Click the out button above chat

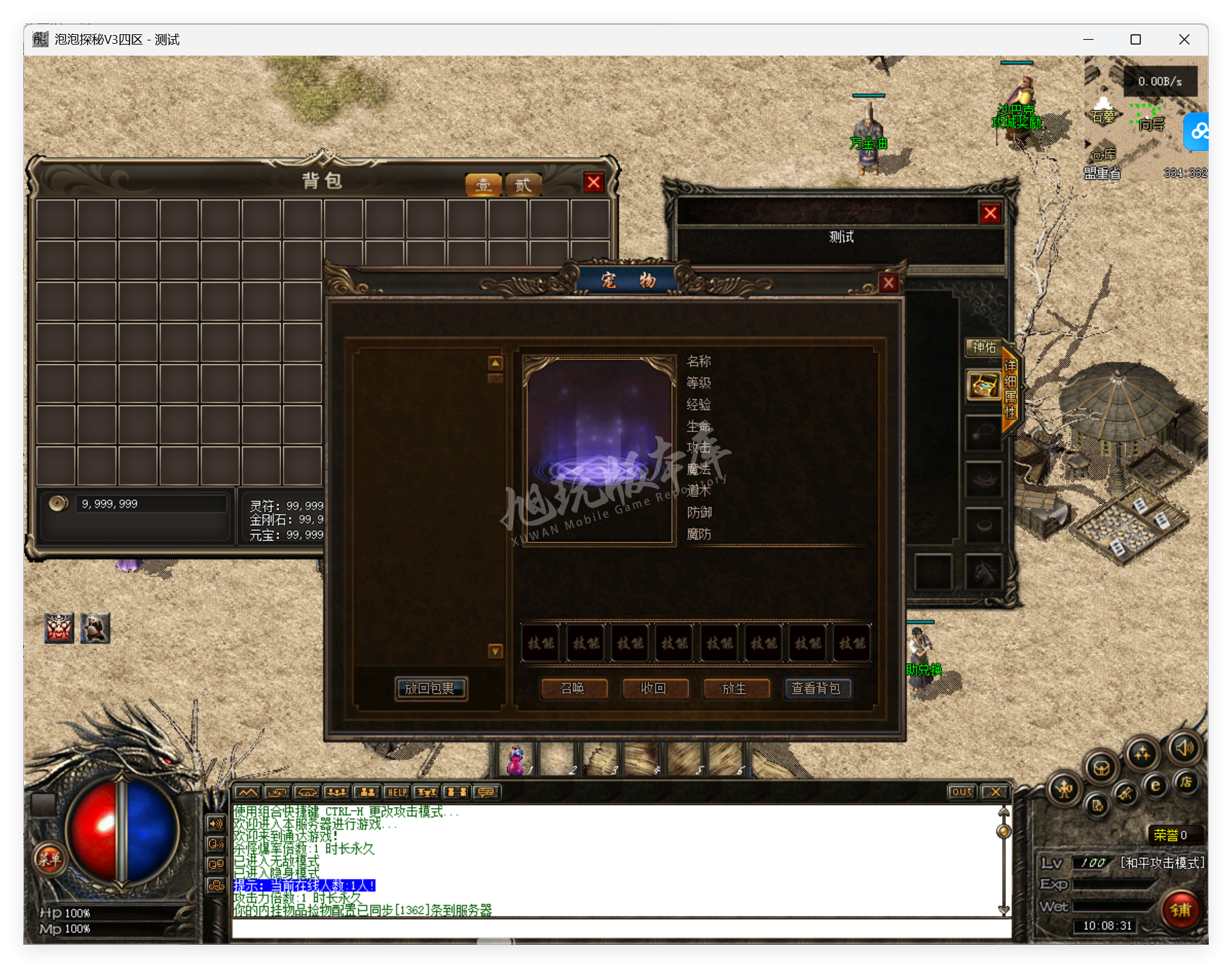(961, 792)
